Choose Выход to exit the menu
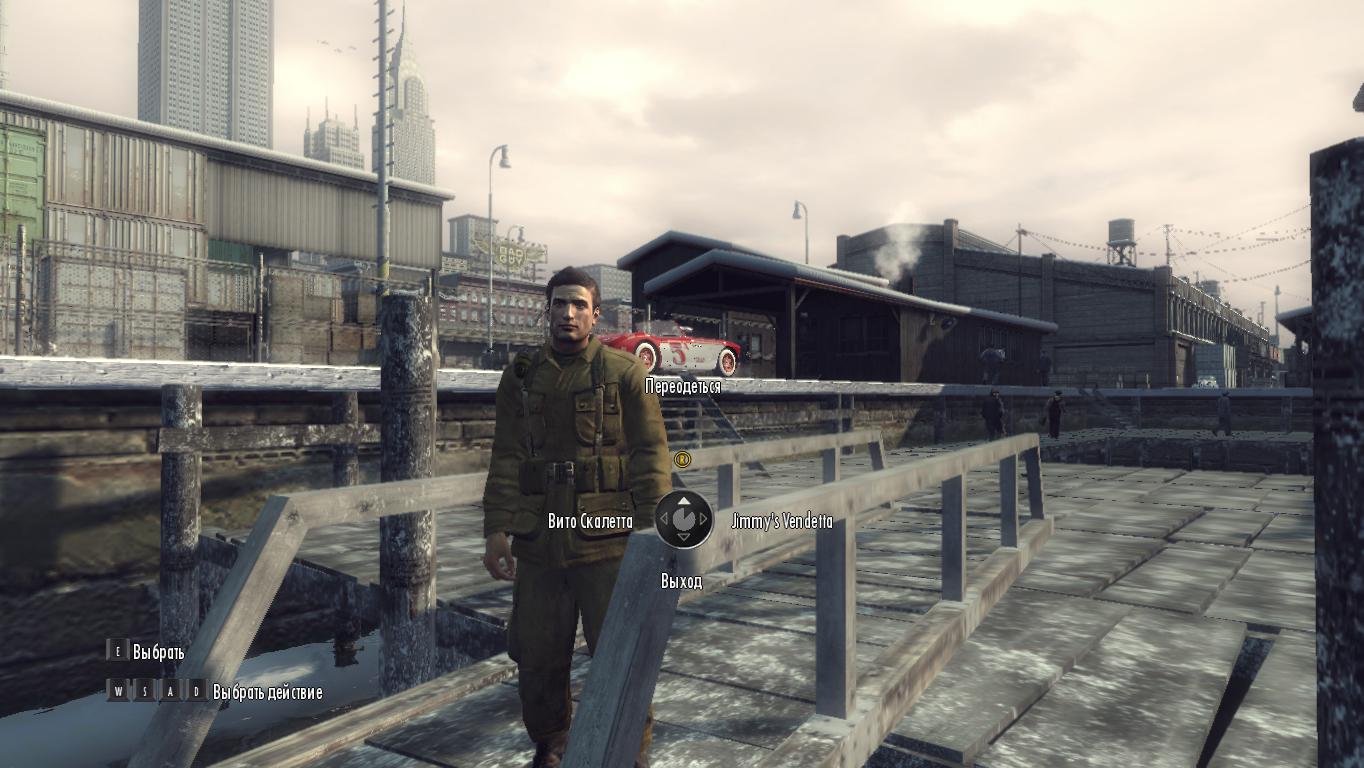Screen dimensions: 1364x768 click(681, 581)
